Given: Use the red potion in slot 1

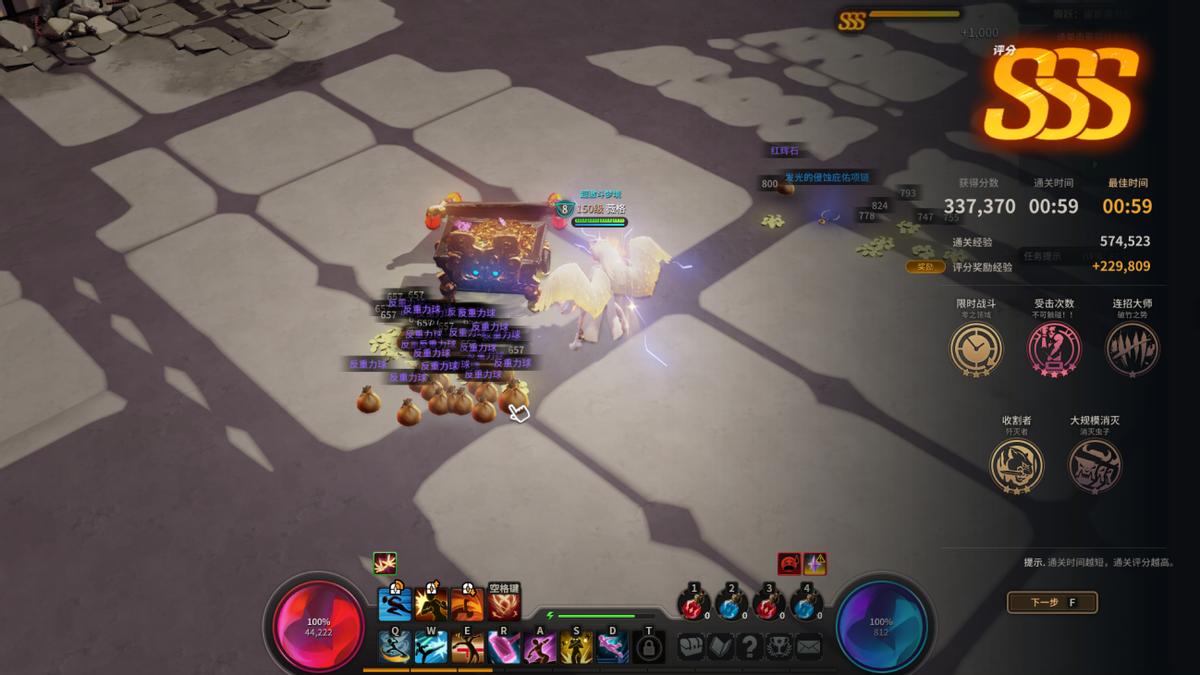Looking at the screenshot, I should [x=693, y=606].
